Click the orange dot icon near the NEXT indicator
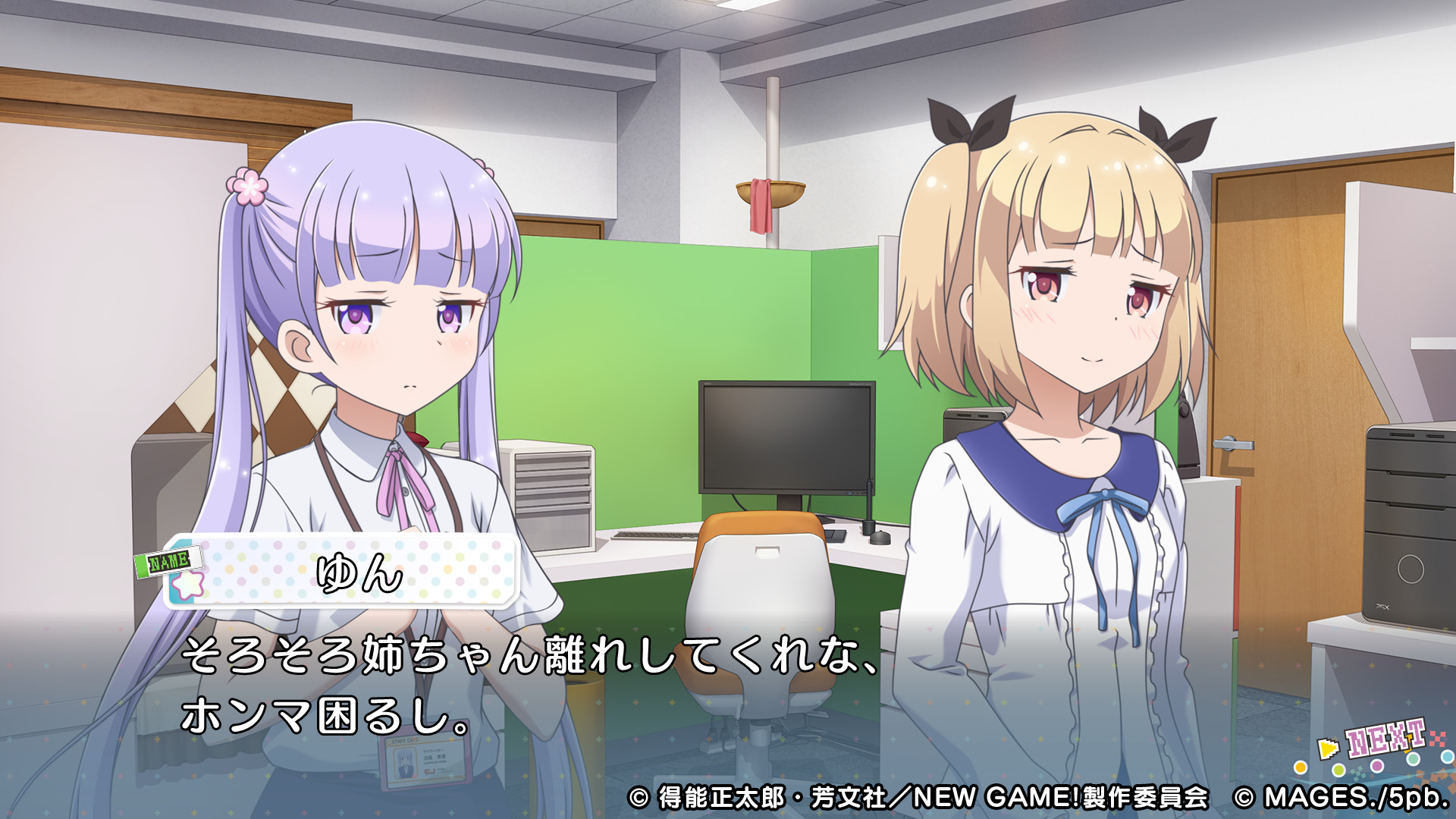 tap(1301, 769)
